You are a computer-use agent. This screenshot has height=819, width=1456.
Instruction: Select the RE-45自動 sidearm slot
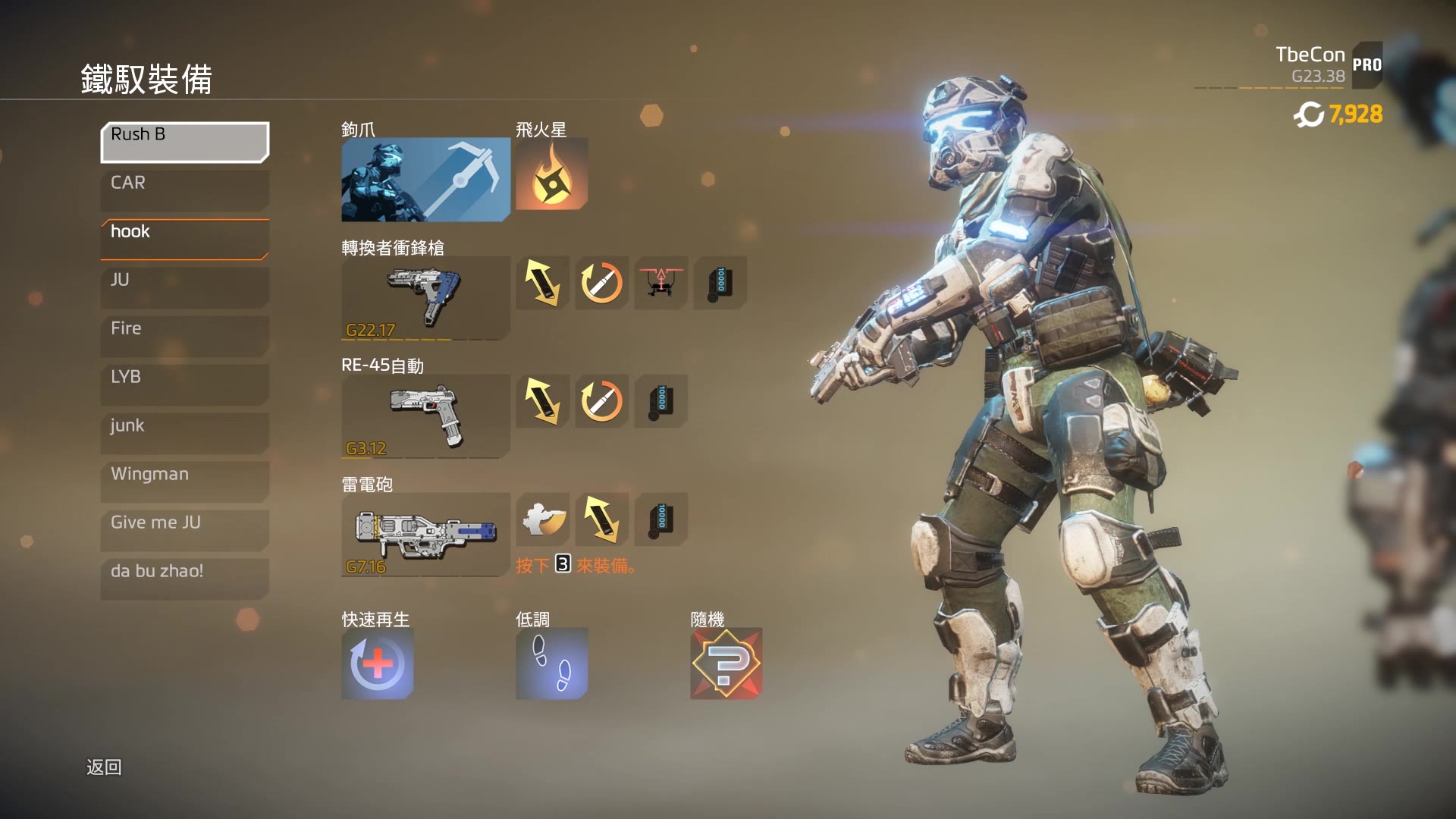425,416
